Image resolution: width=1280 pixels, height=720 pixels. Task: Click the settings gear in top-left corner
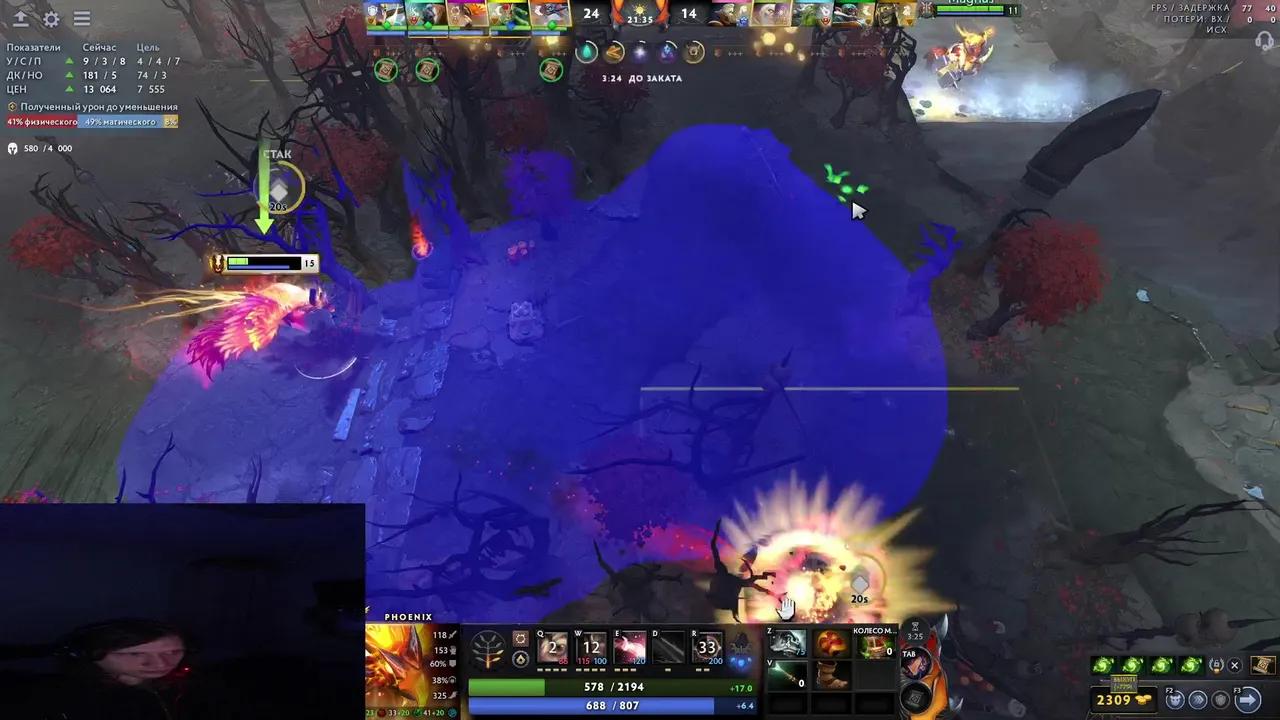point(50,18)
